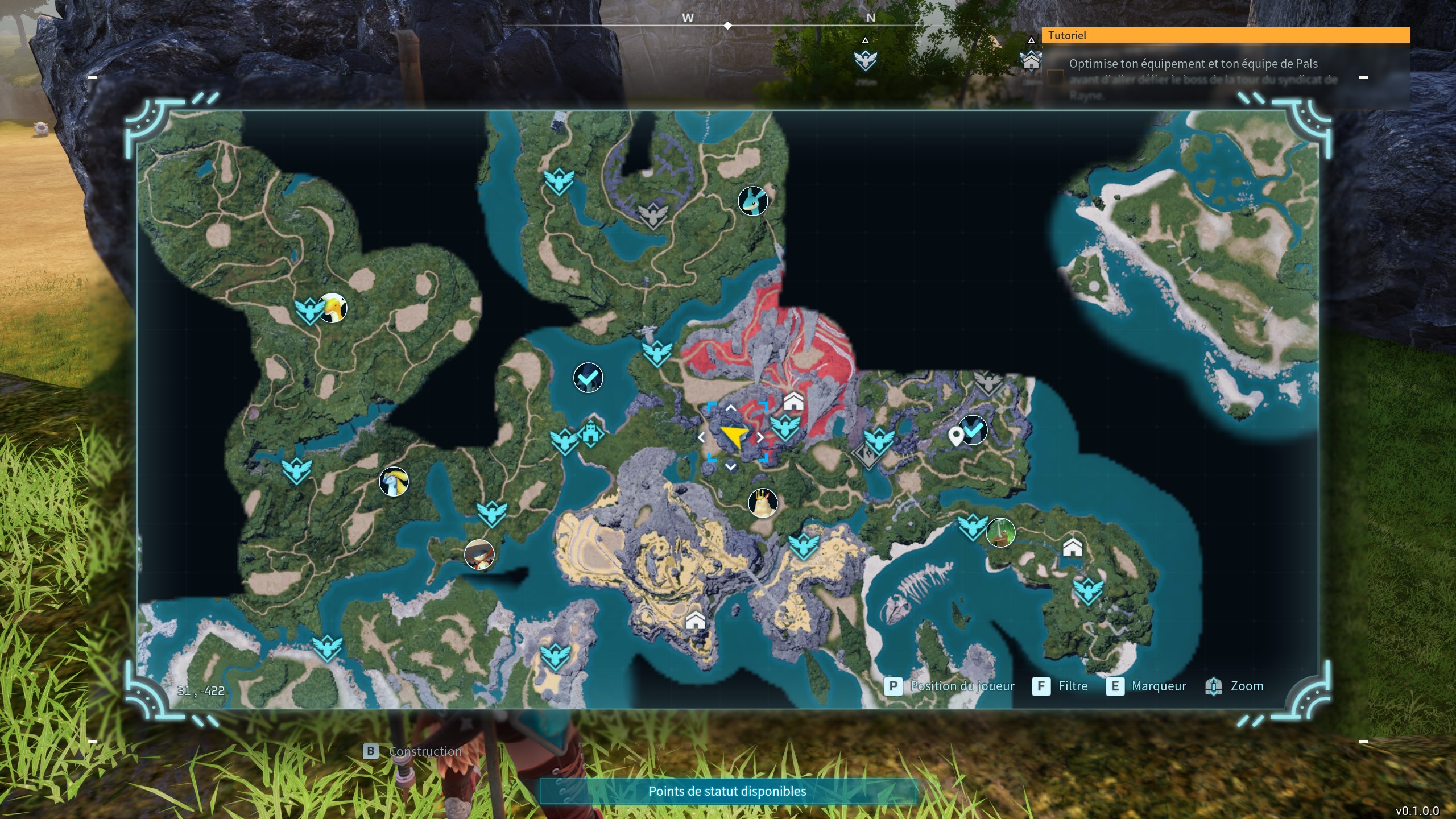
Task: Select the blue dragon boss Pal icon on the western landmass
Action: coord(395,481)
